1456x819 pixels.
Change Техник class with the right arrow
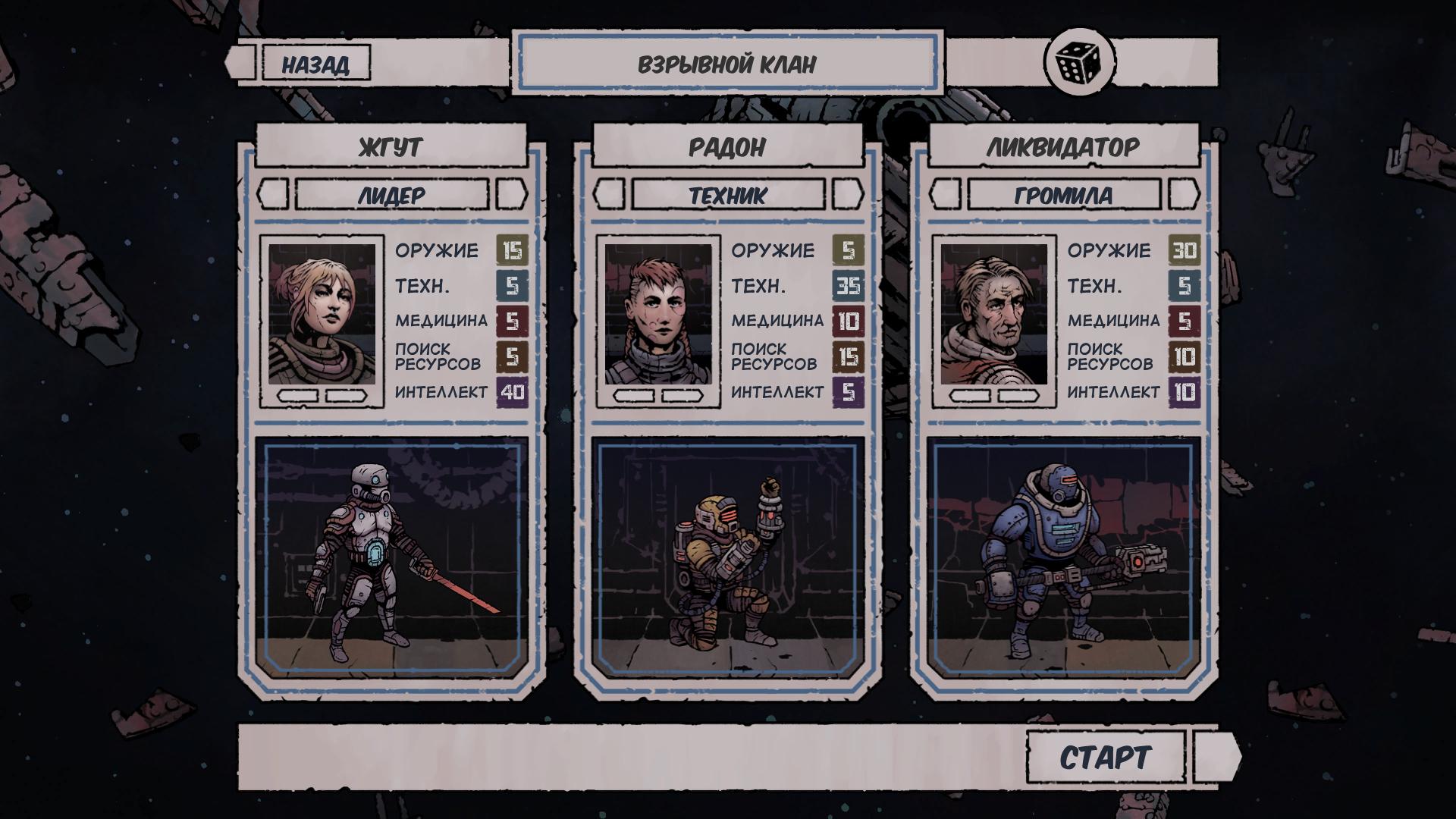tap(848, 195)
